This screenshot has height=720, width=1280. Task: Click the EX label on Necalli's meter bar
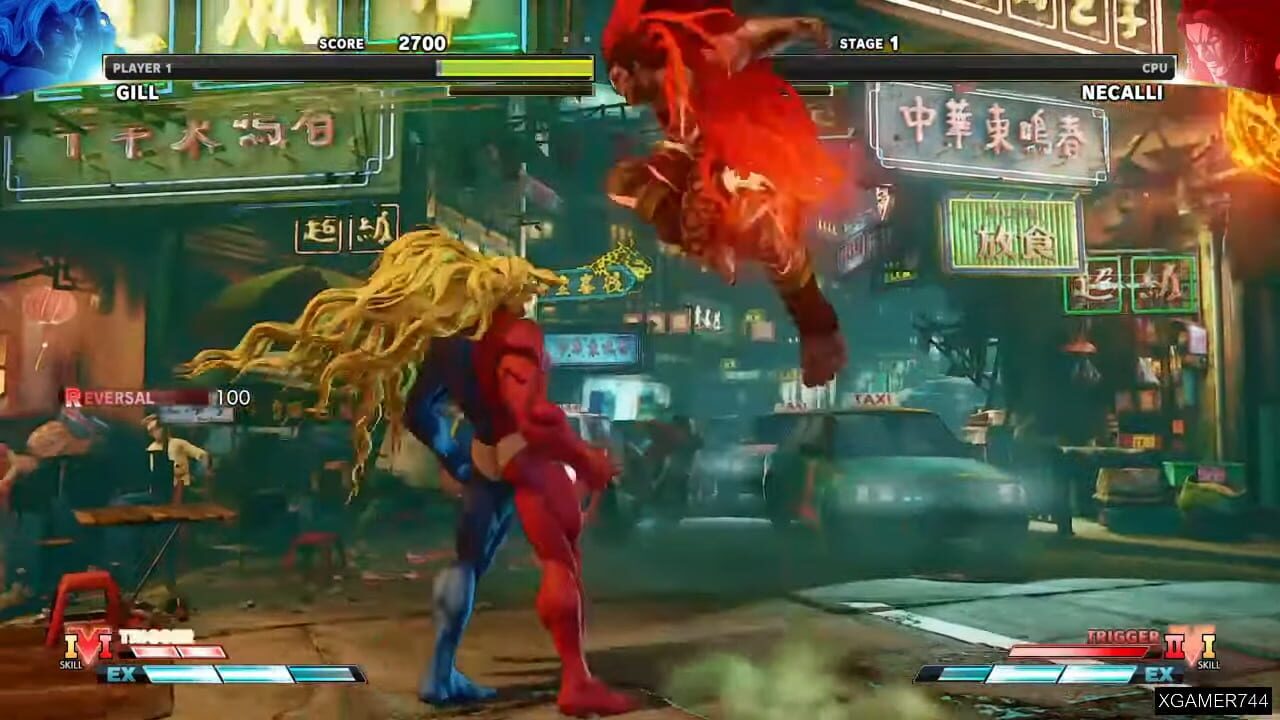pos(1160,673)
